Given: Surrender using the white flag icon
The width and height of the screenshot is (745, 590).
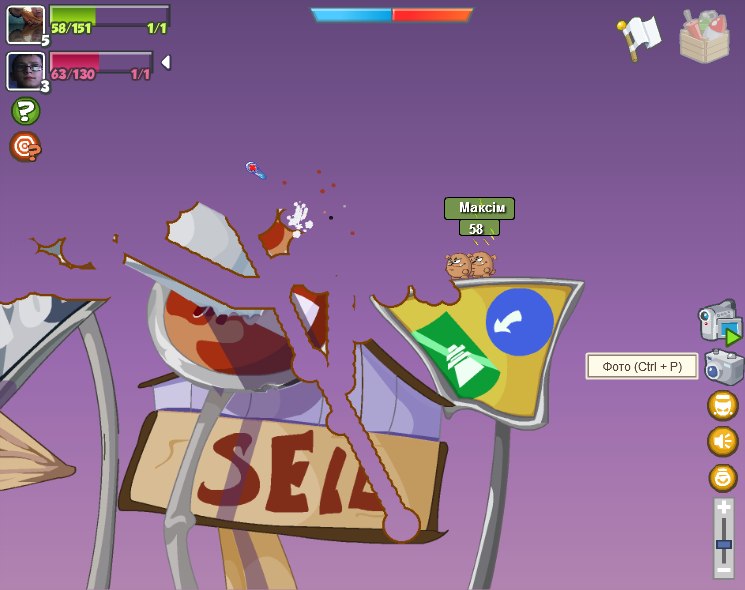Looking at the screenshot, I should click(x=639, y=36).
